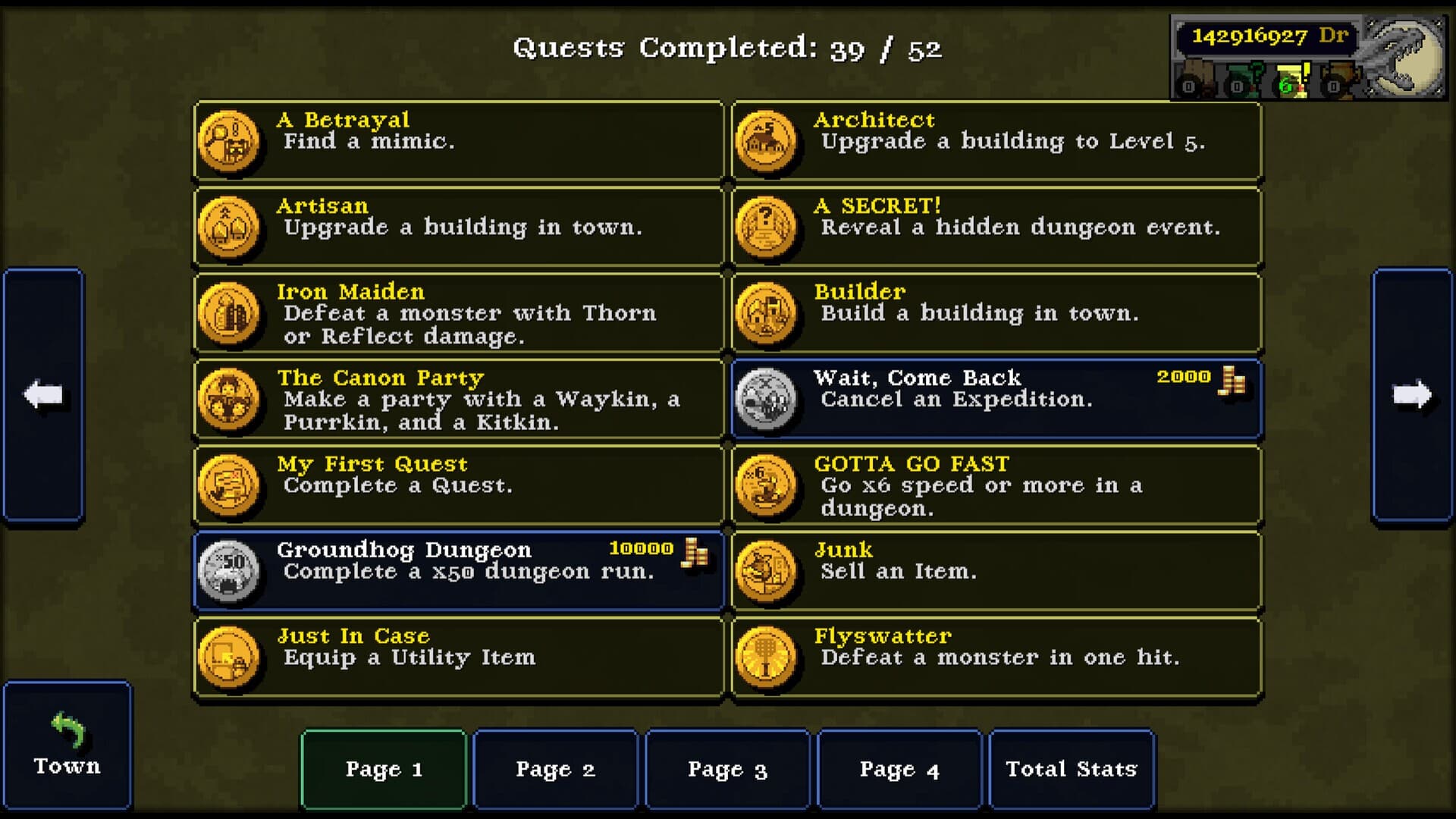Open the Total Stats tab
Screen dimensions: 1456x819
point(1071,769)
